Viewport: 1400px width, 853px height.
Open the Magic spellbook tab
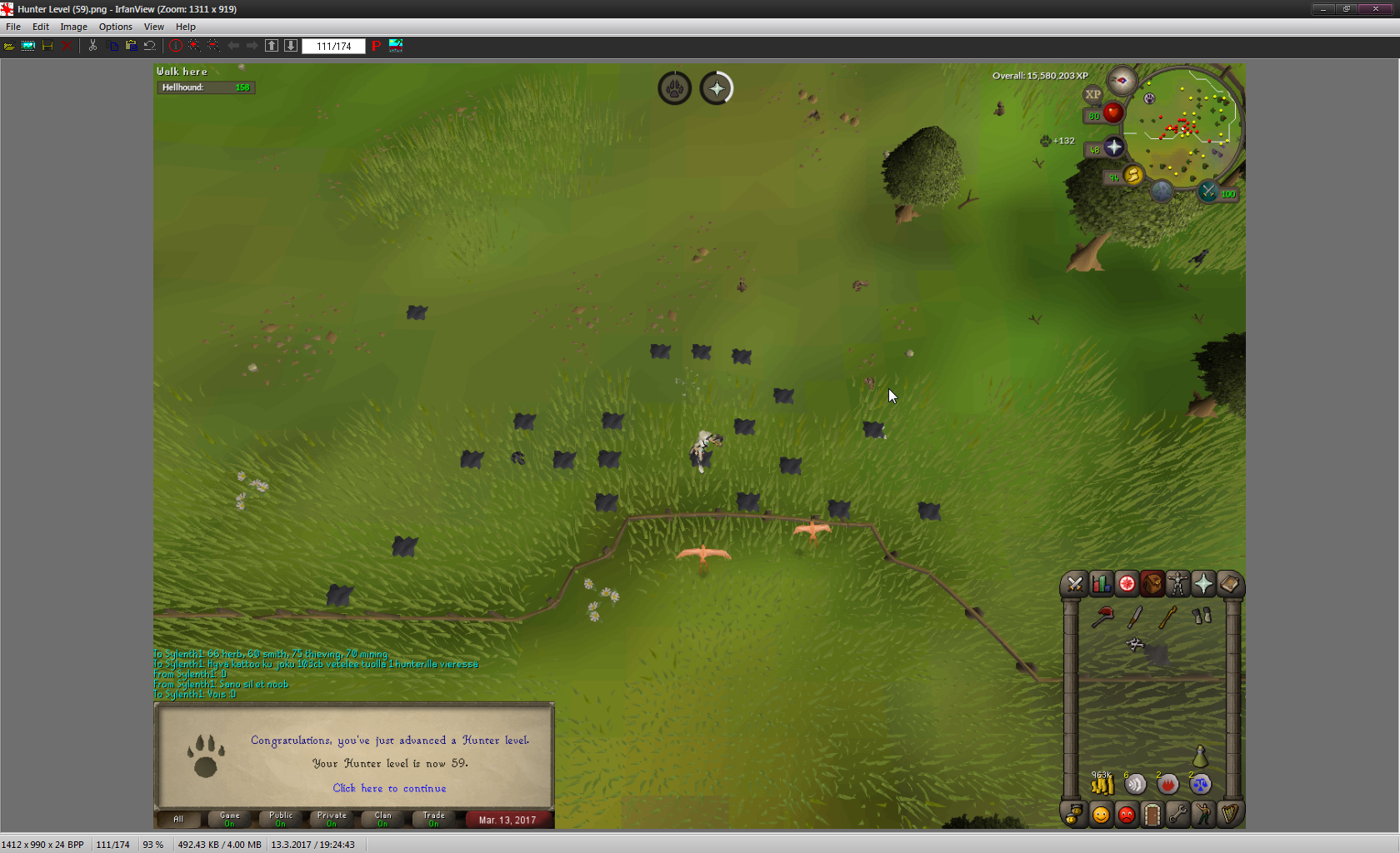click(x=1229, y=584)
